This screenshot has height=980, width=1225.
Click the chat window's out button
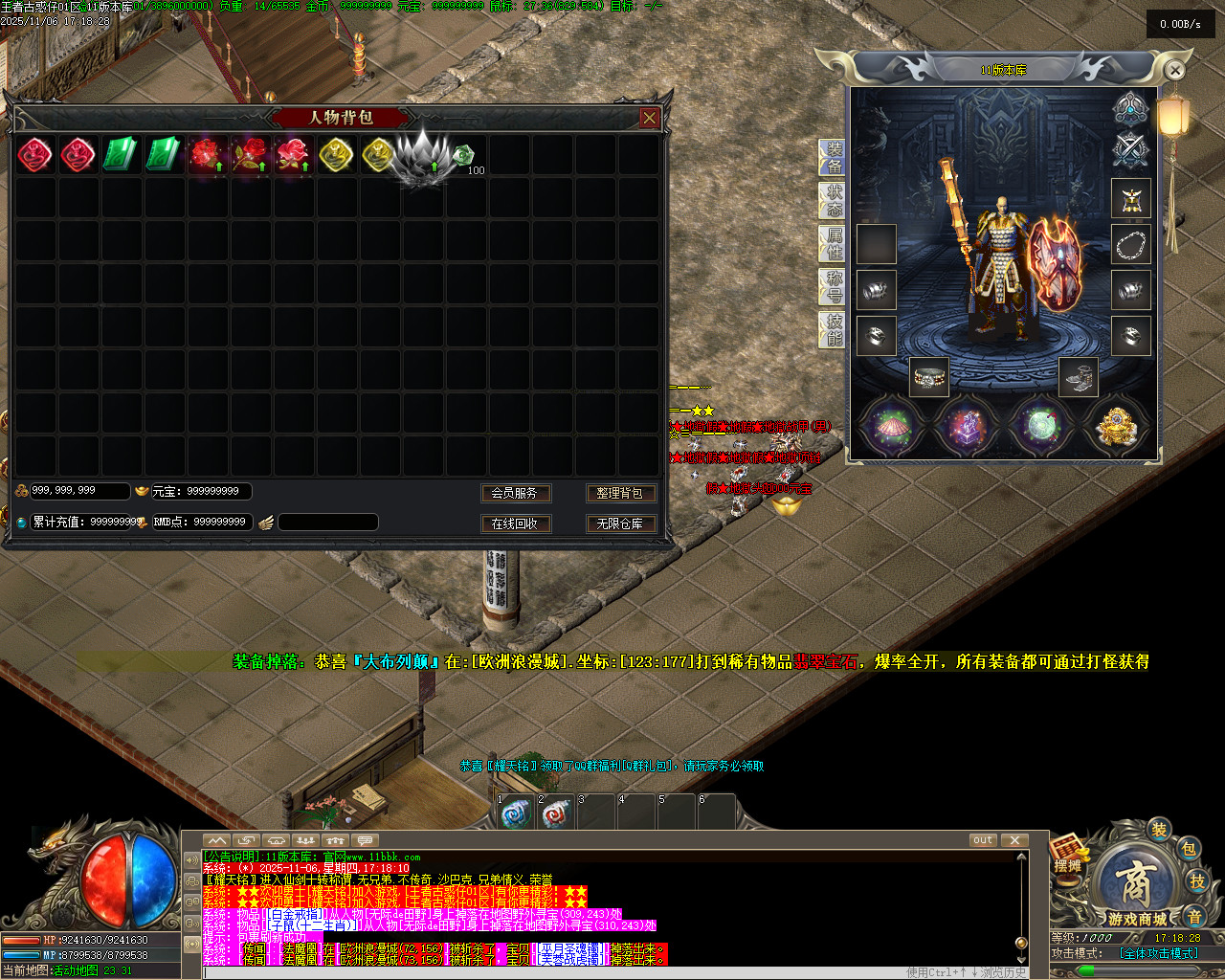[x=983, y=840]
